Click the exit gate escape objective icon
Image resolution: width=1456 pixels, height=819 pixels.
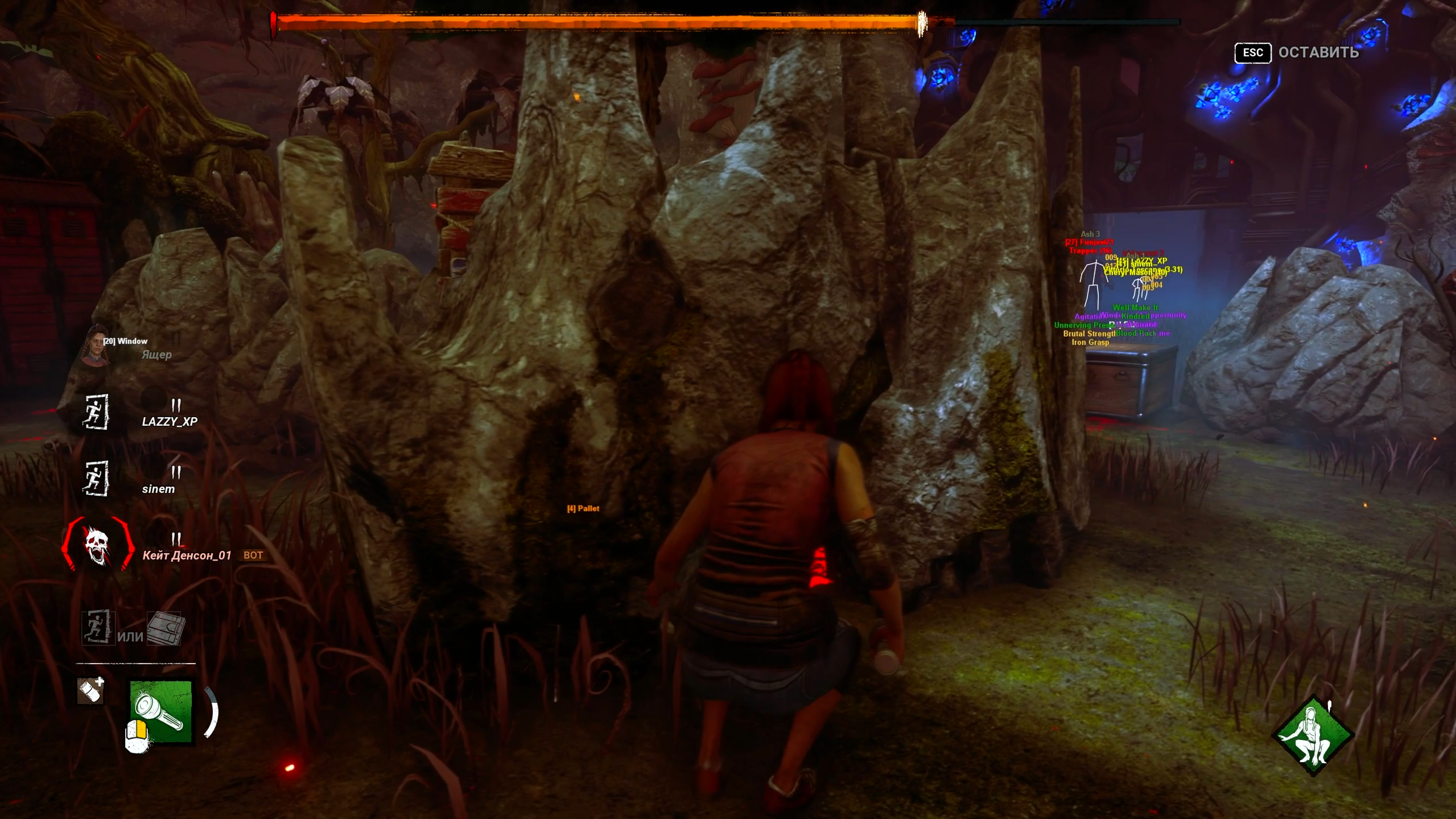pyautogui.click(x=98, y=628)
